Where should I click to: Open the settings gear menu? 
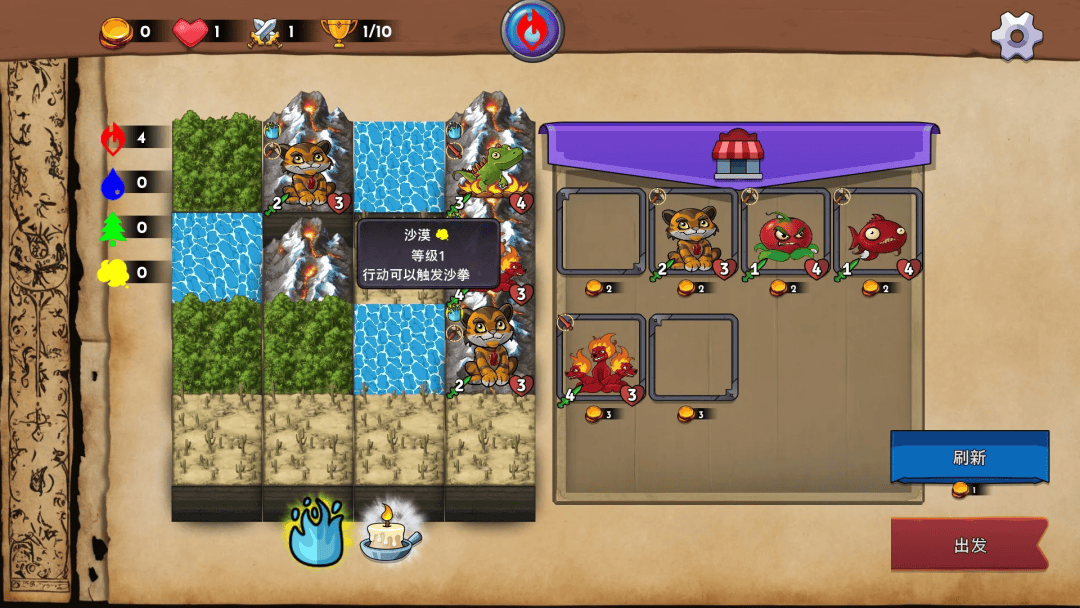click(x=1016, y=36)
